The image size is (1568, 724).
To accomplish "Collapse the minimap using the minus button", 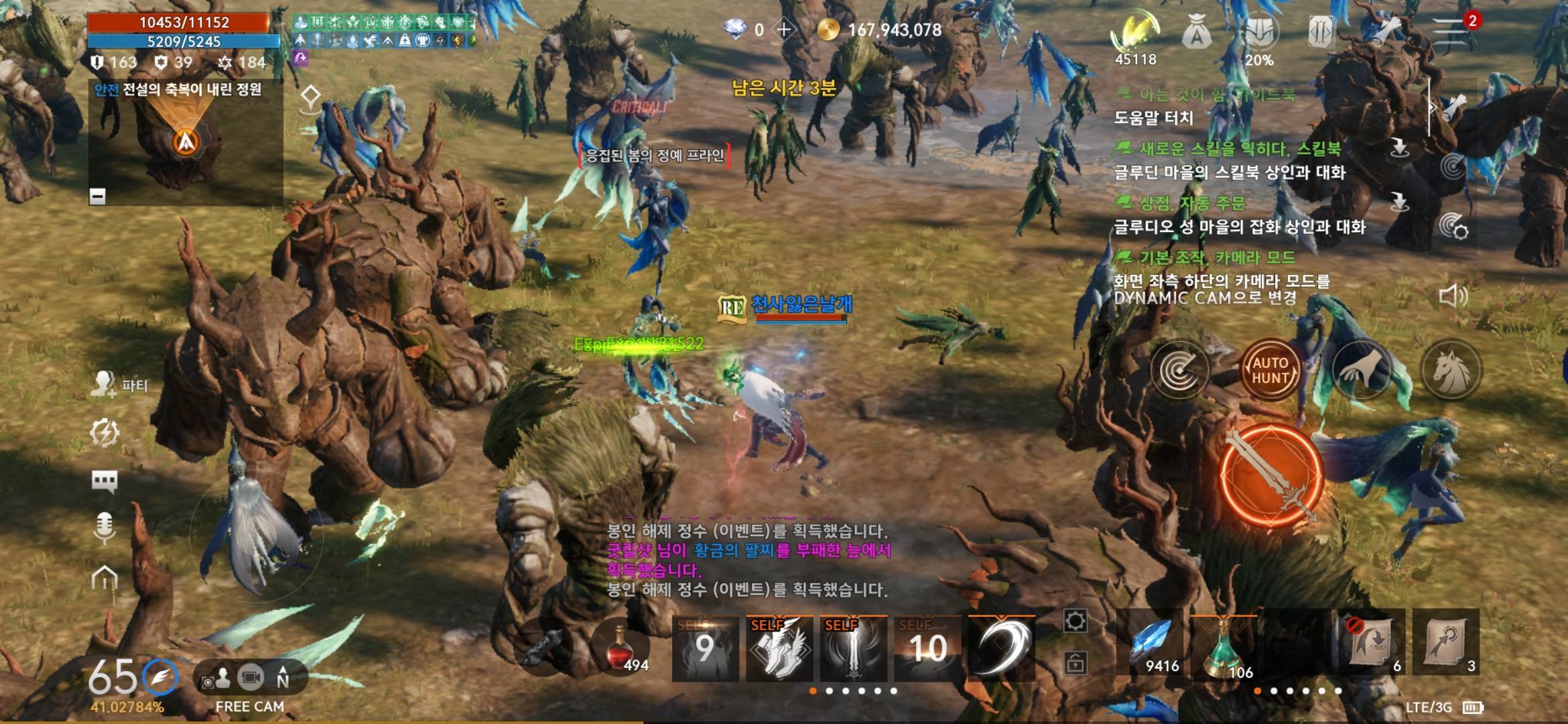I will pyautogui.click(x=98, y=194).
